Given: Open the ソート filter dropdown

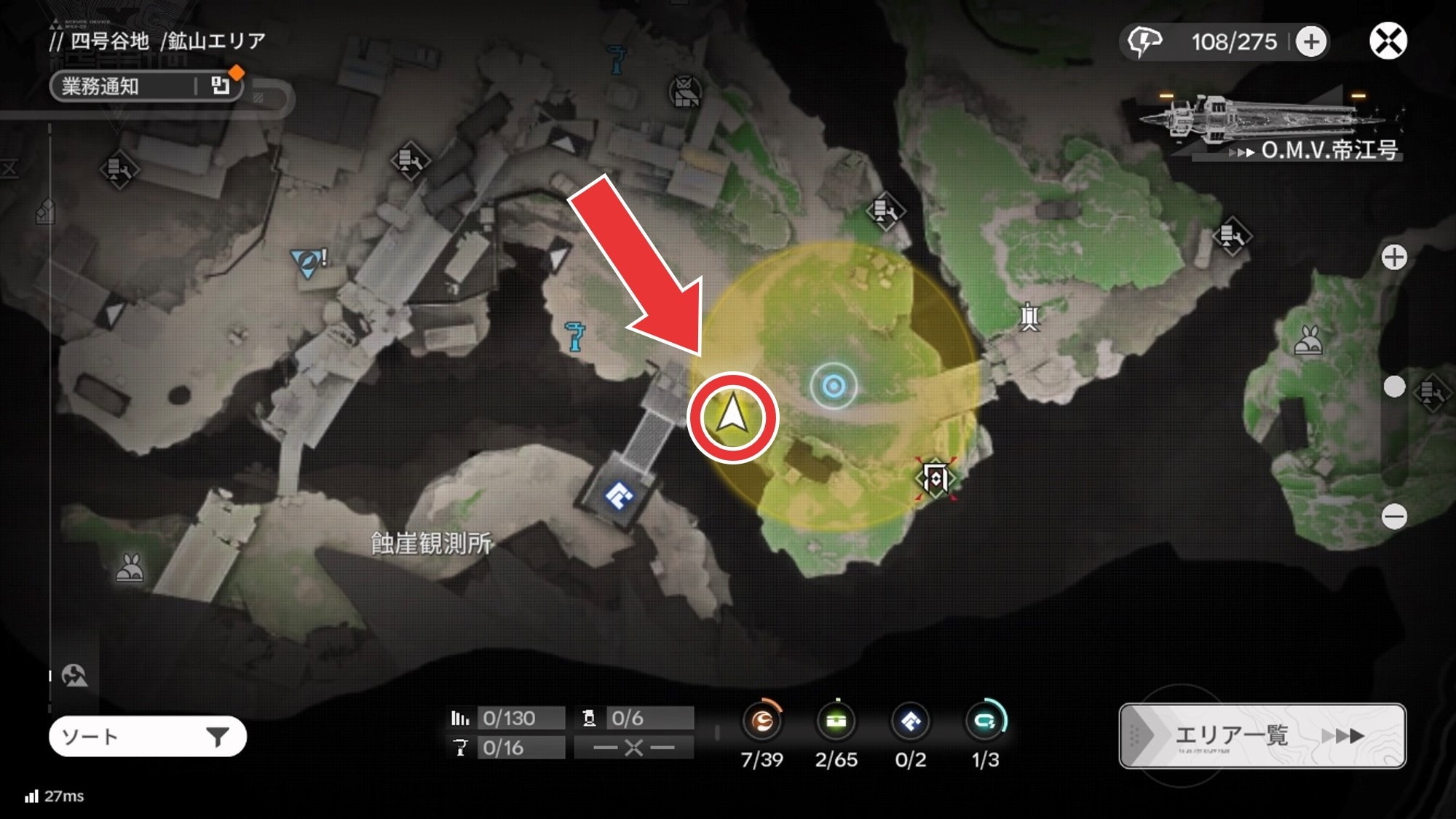Looking at the screenshot, I should (147, 737).
